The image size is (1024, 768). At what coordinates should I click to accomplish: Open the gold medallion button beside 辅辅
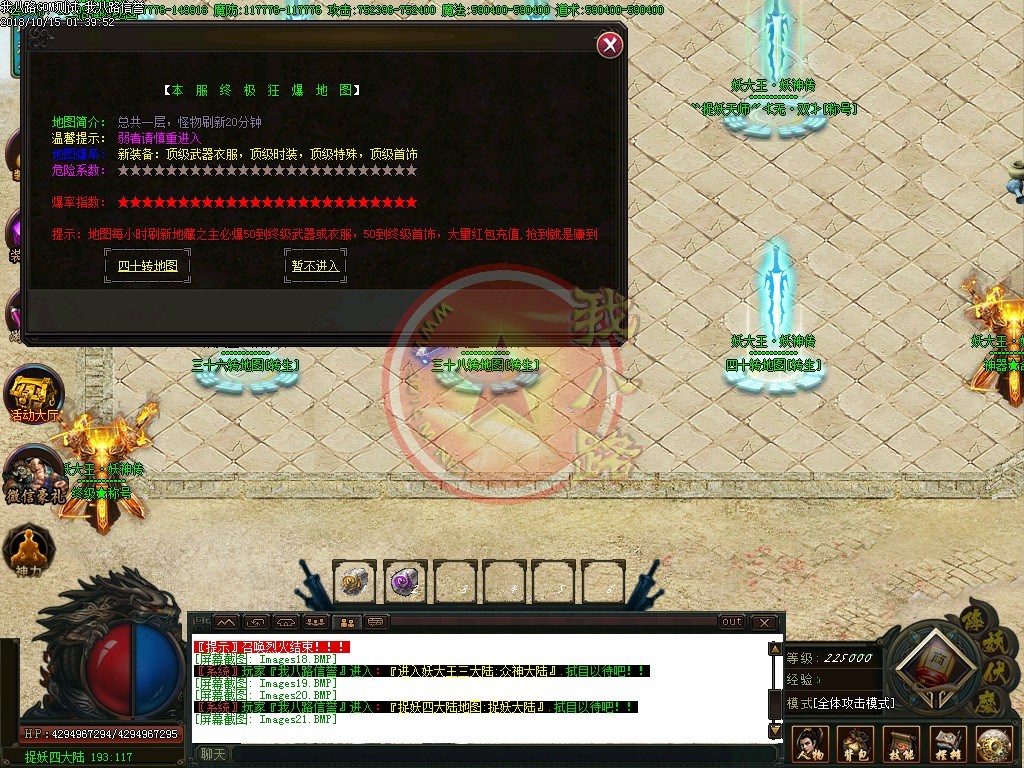994,743
